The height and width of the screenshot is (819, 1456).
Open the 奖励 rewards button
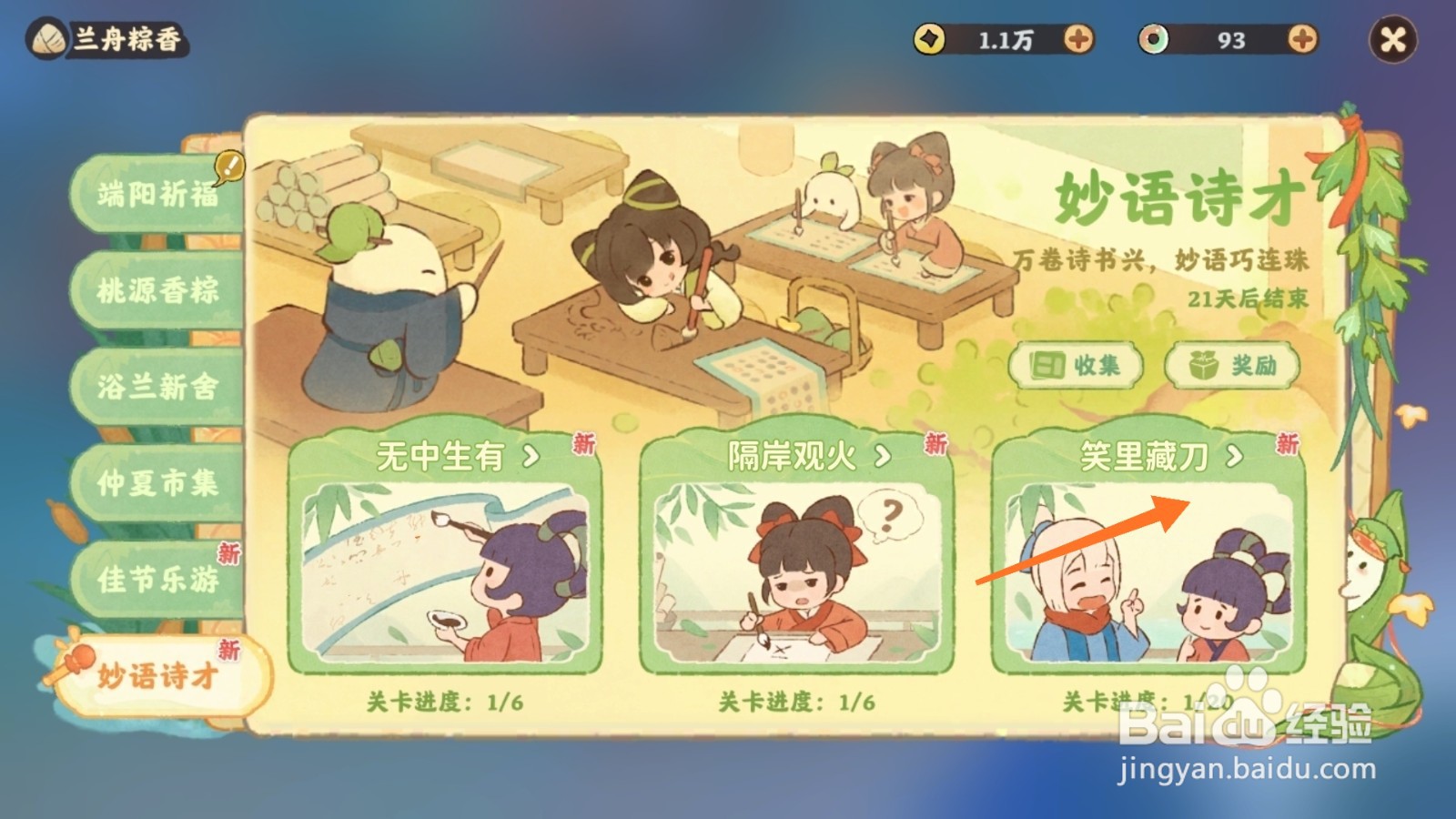click(x=1233, y=364)
